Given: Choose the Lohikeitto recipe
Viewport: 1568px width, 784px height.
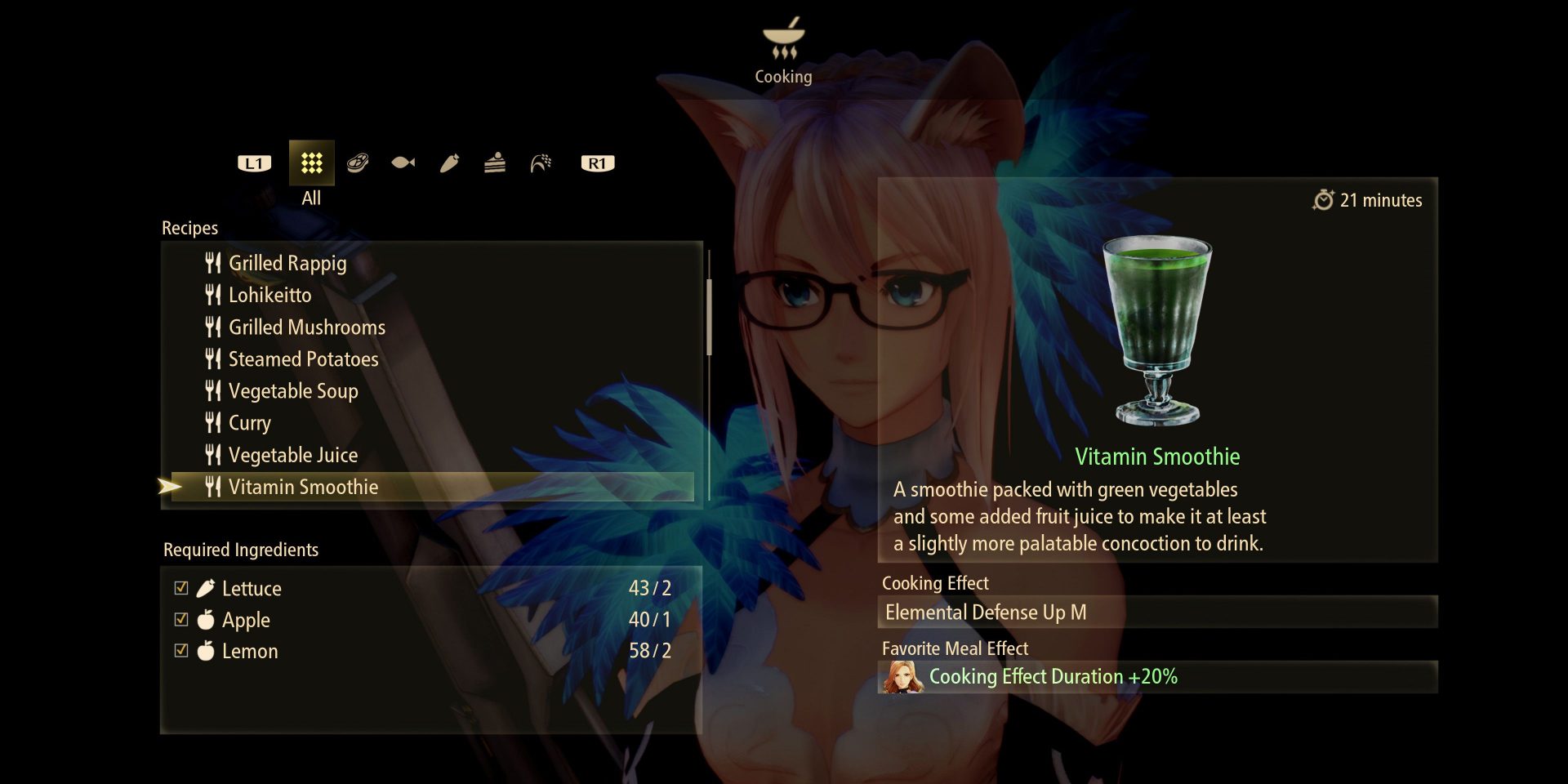Looking at the screenshot, I should [x=269, y=295].
